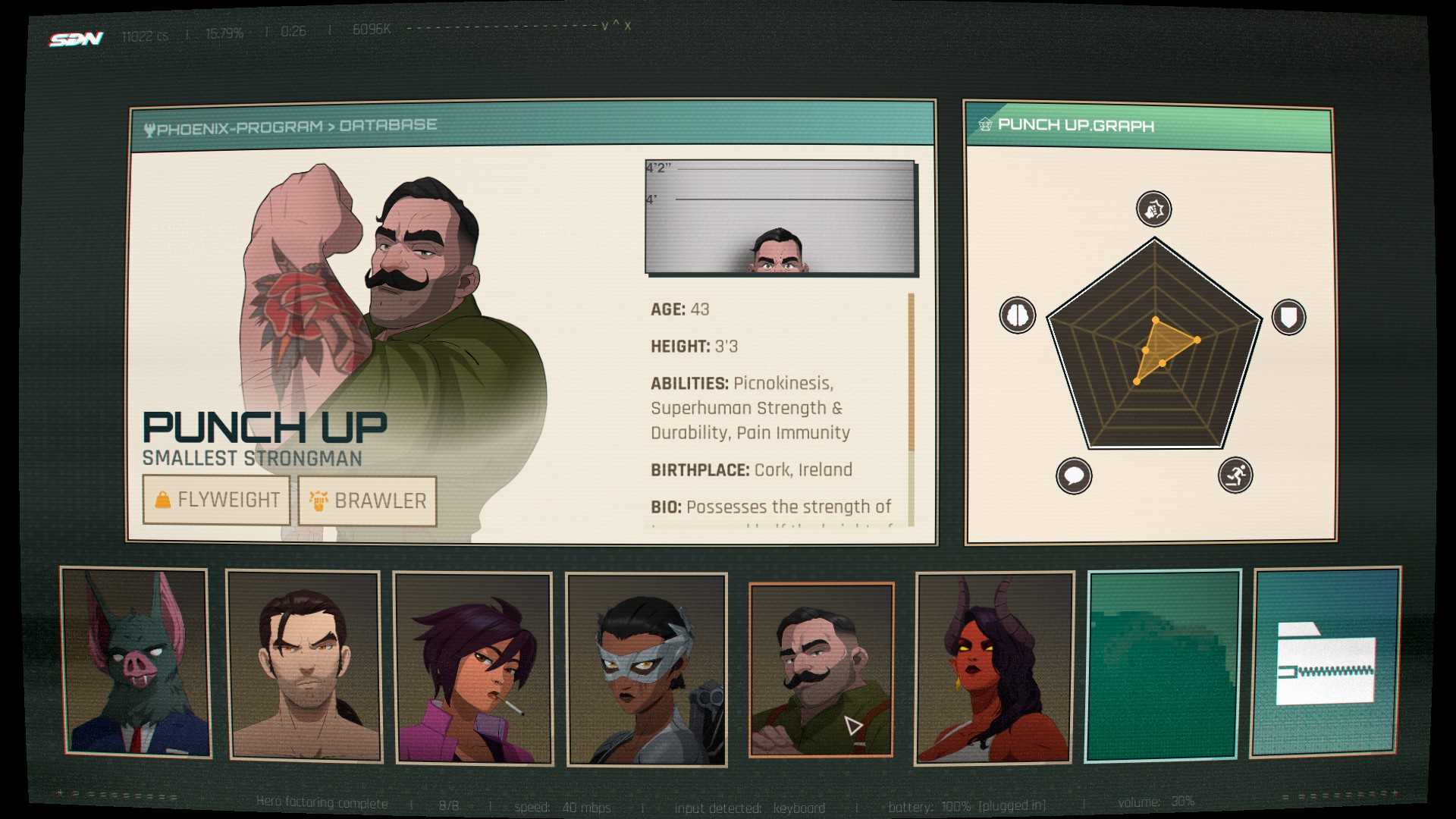Click the Punch Up mustached portrait
The width and height of the screenshot is (1456, 819).
pyautogui.click(x=821, y=669)
